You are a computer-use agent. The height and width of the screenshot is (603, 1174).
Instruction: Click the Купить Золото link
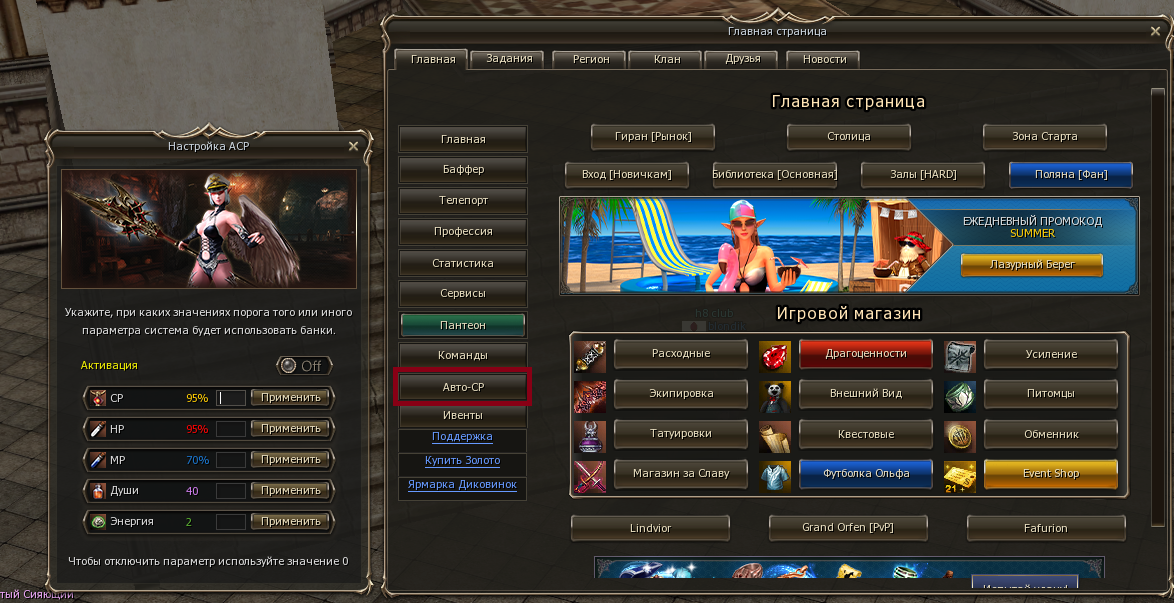[462, 461]
